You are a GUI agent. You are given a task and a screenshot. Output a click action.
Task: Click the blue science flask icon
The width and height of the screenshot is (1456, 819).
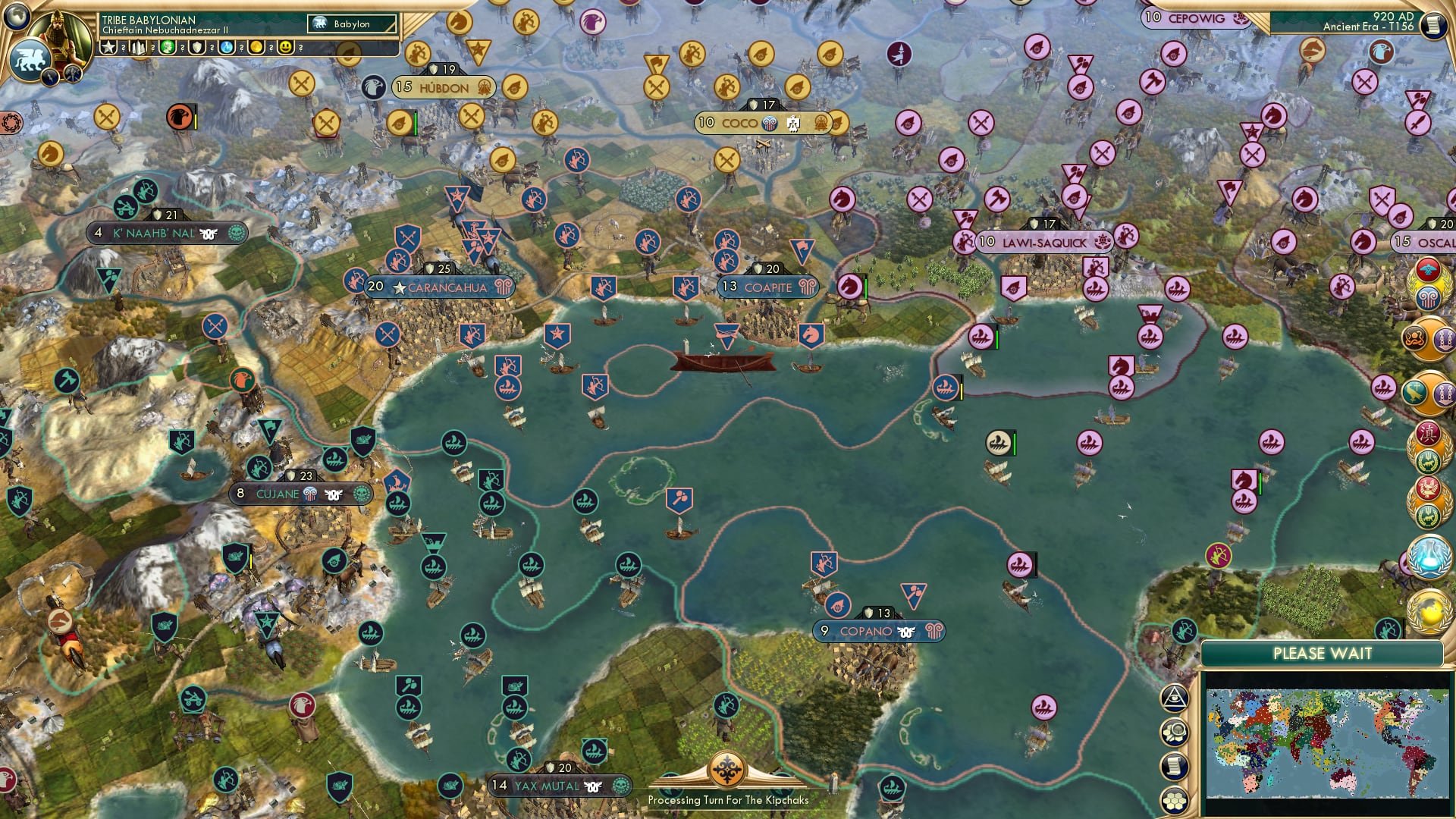227,48
